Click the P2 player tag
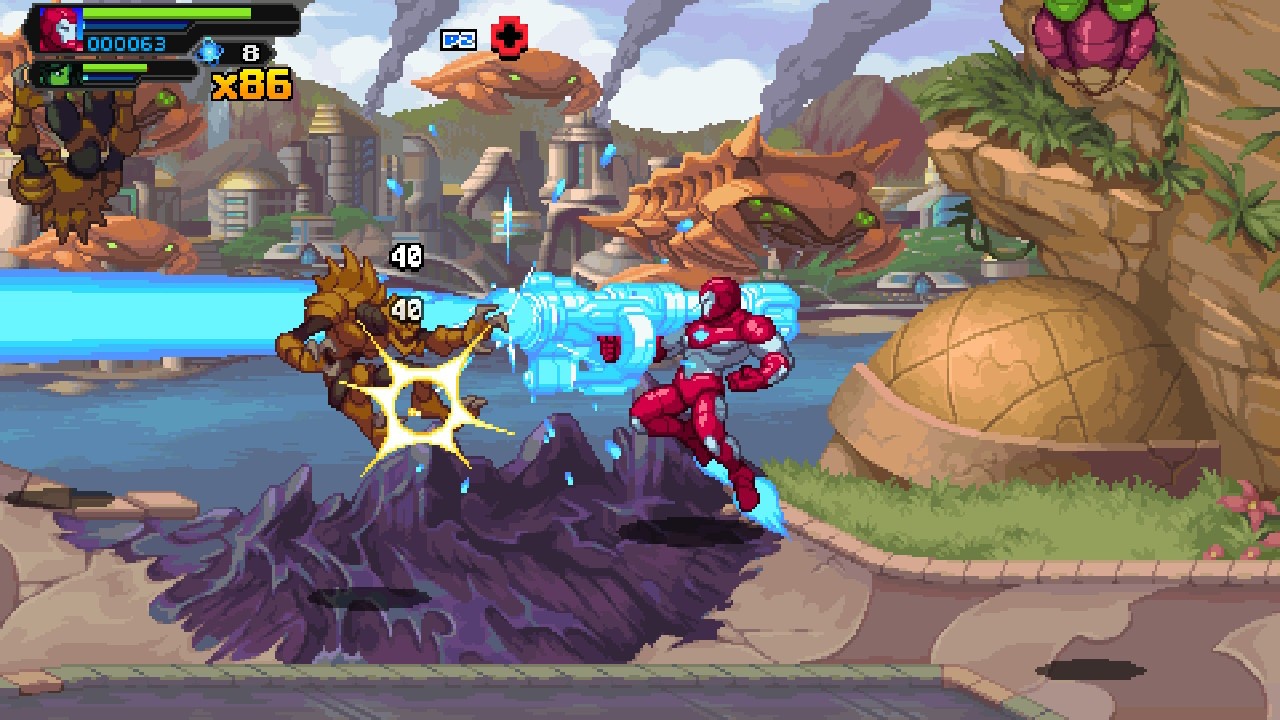Viewport: 1280px width, 720px height. pos(458,40)
